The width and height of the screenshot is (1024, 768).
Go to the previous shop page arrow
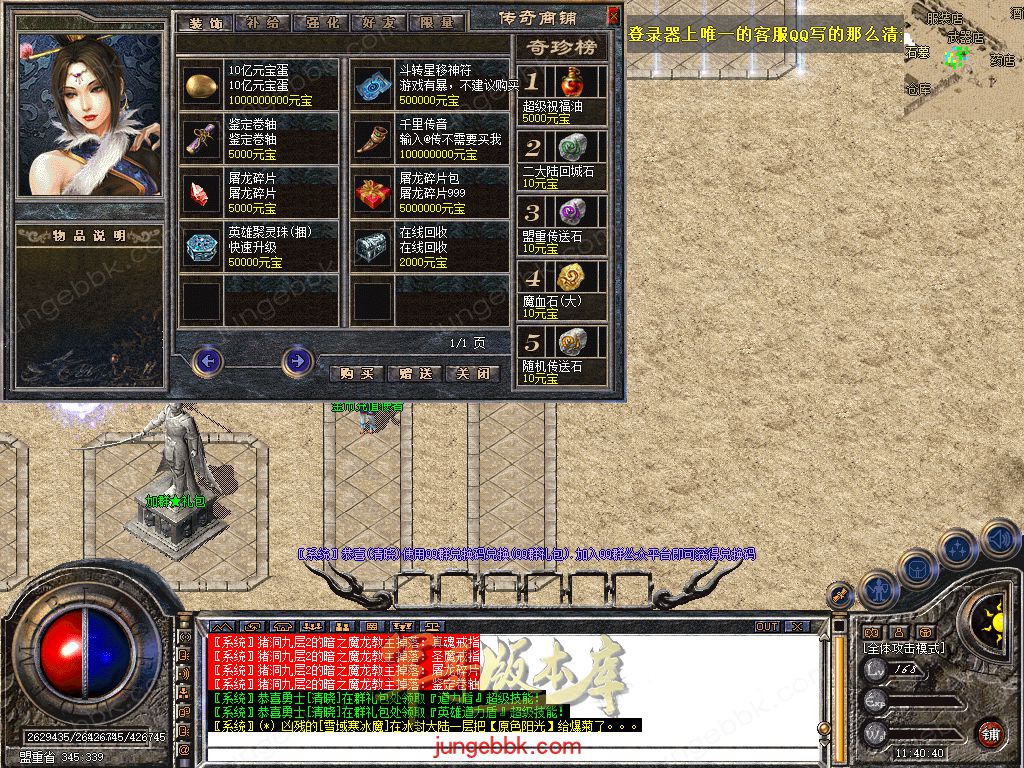[207, 360]
